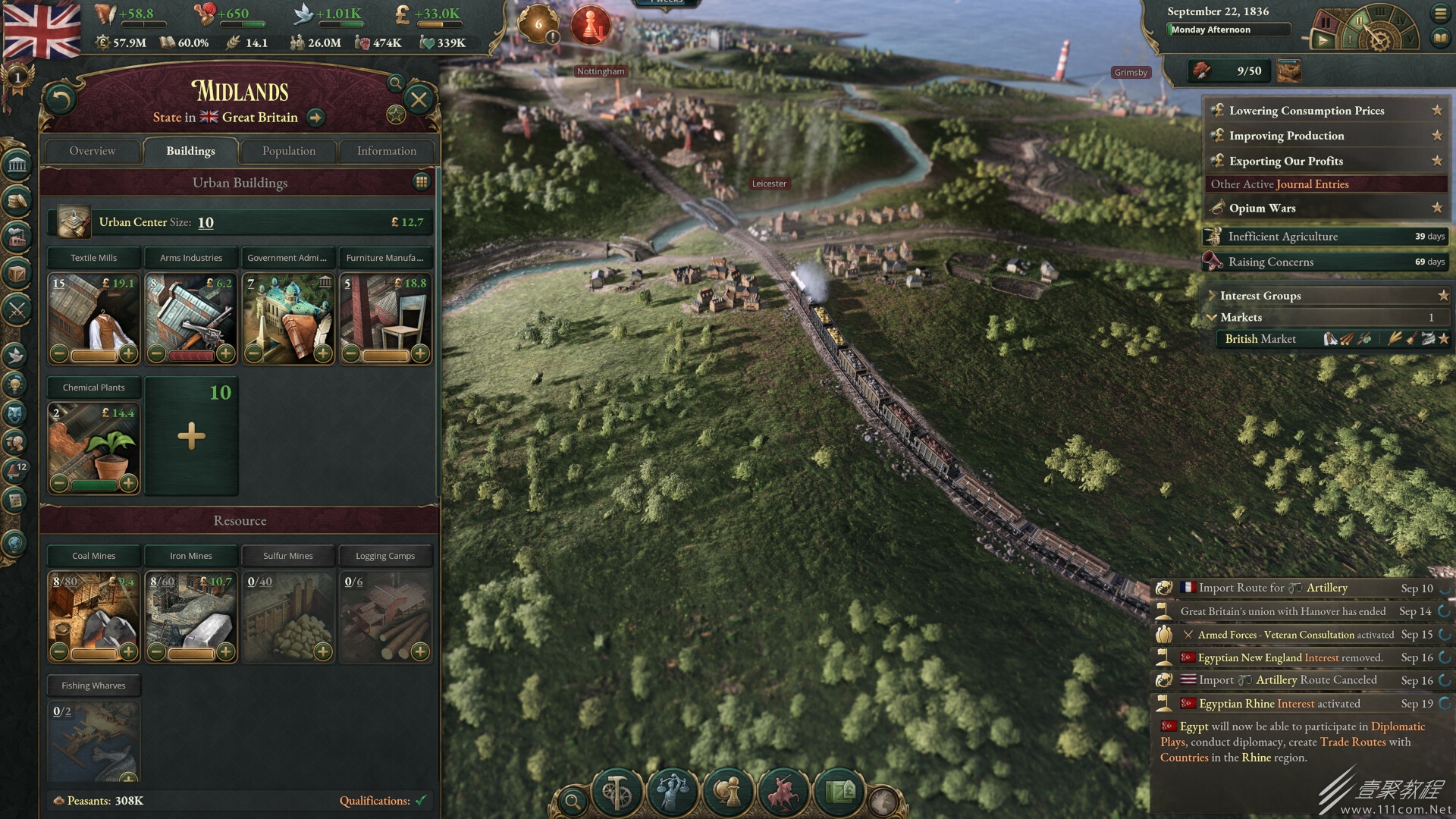Expand the Interest Groups section
This screenshot has width=1456, height=819.
coord(1260,296)
